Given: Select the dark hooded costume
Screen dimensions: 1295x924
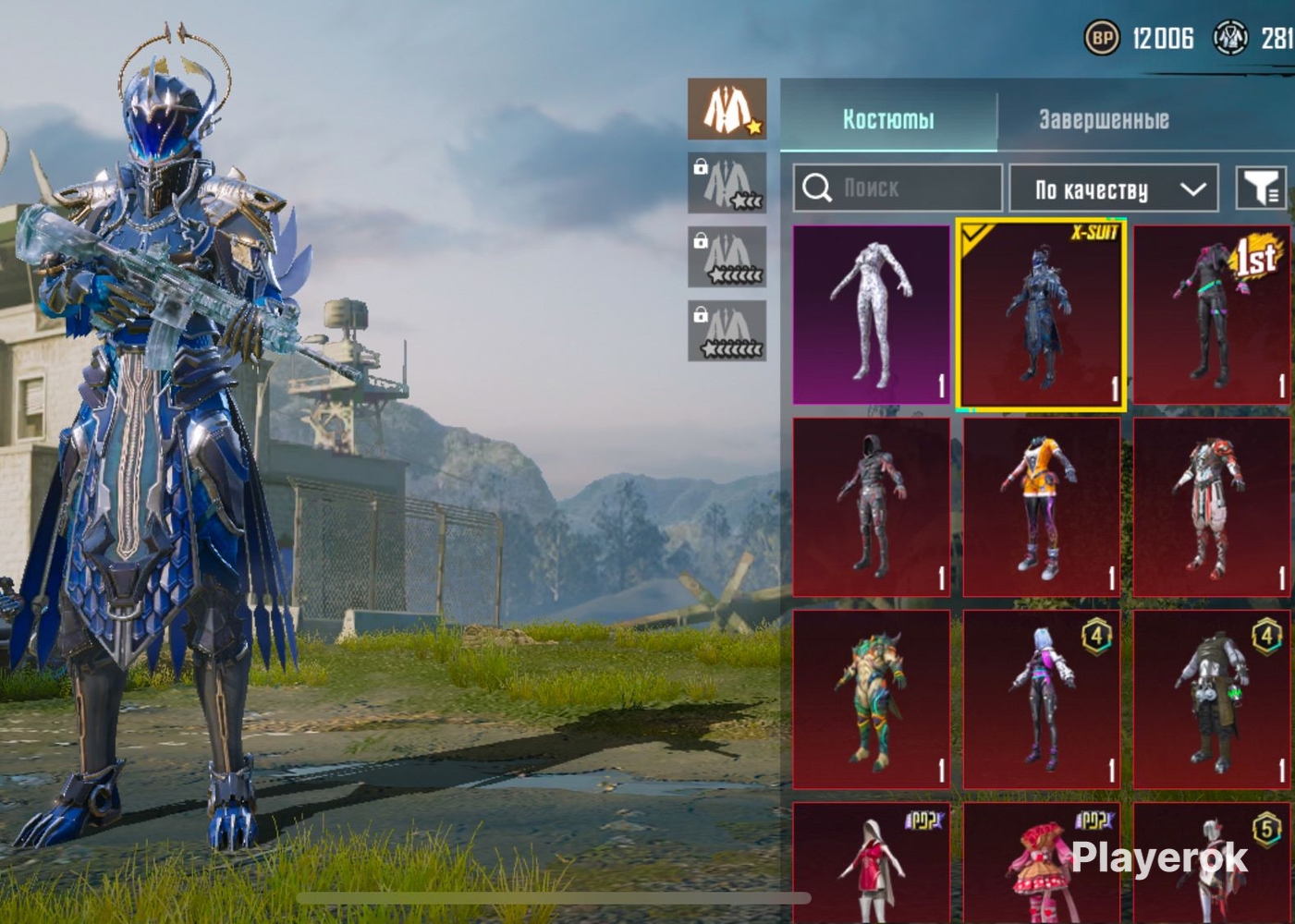Looking at the screenshot, I should pyautogui.click(x=871, y=506).
